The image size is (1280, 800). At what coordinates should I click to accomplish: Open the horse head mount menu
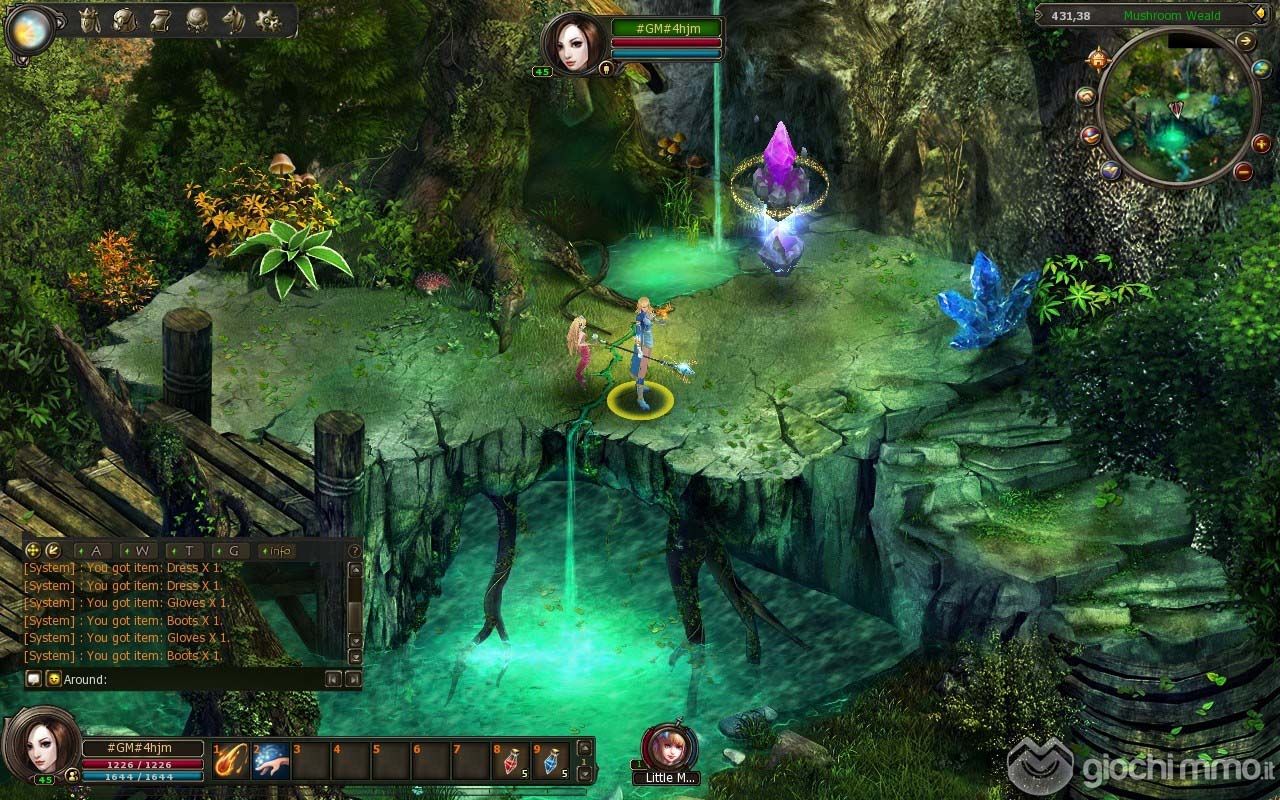coord(233,20)
